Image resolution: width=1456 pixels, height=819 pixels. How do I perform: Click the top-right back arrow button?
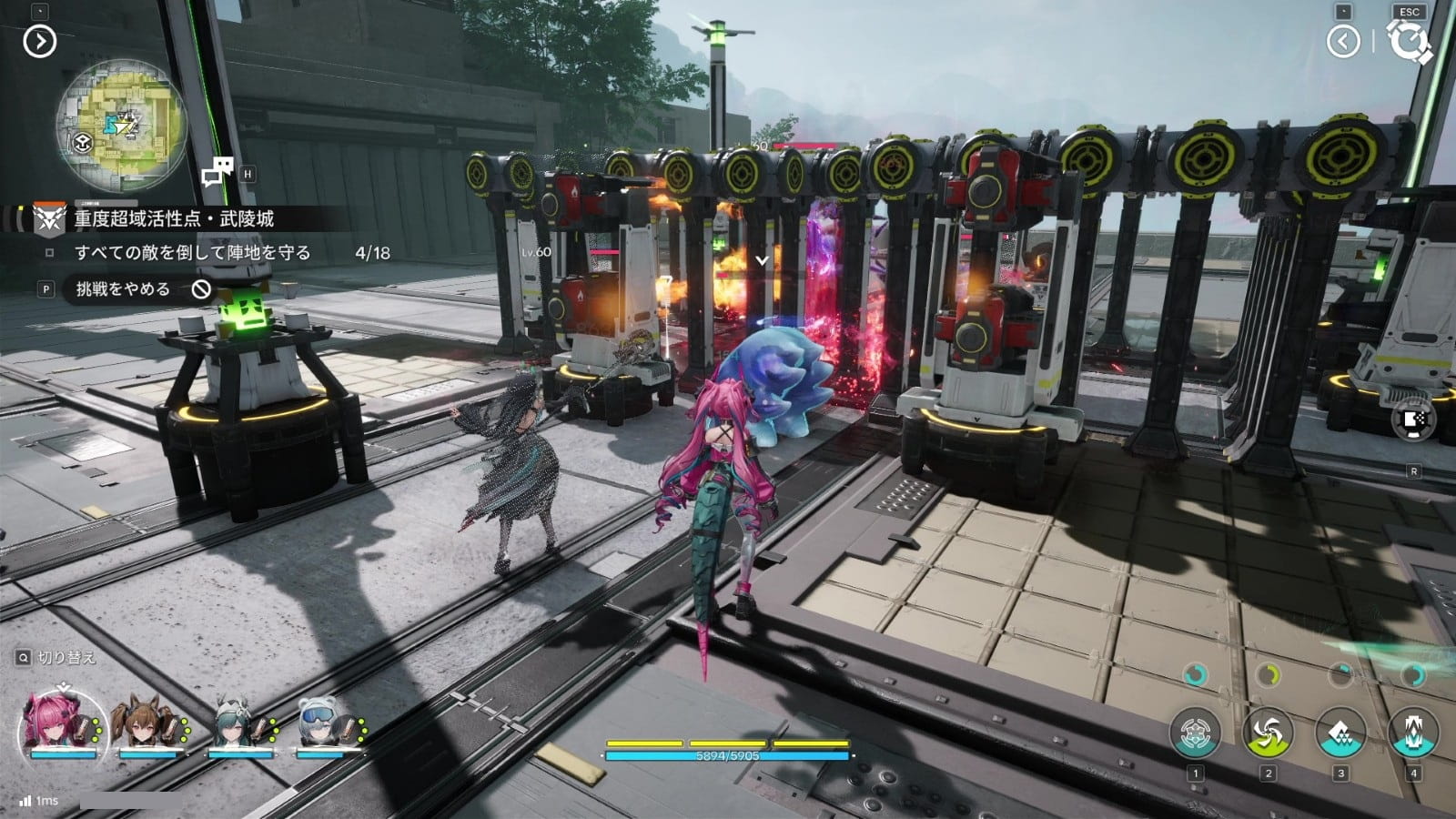(x=1343, y=41)
